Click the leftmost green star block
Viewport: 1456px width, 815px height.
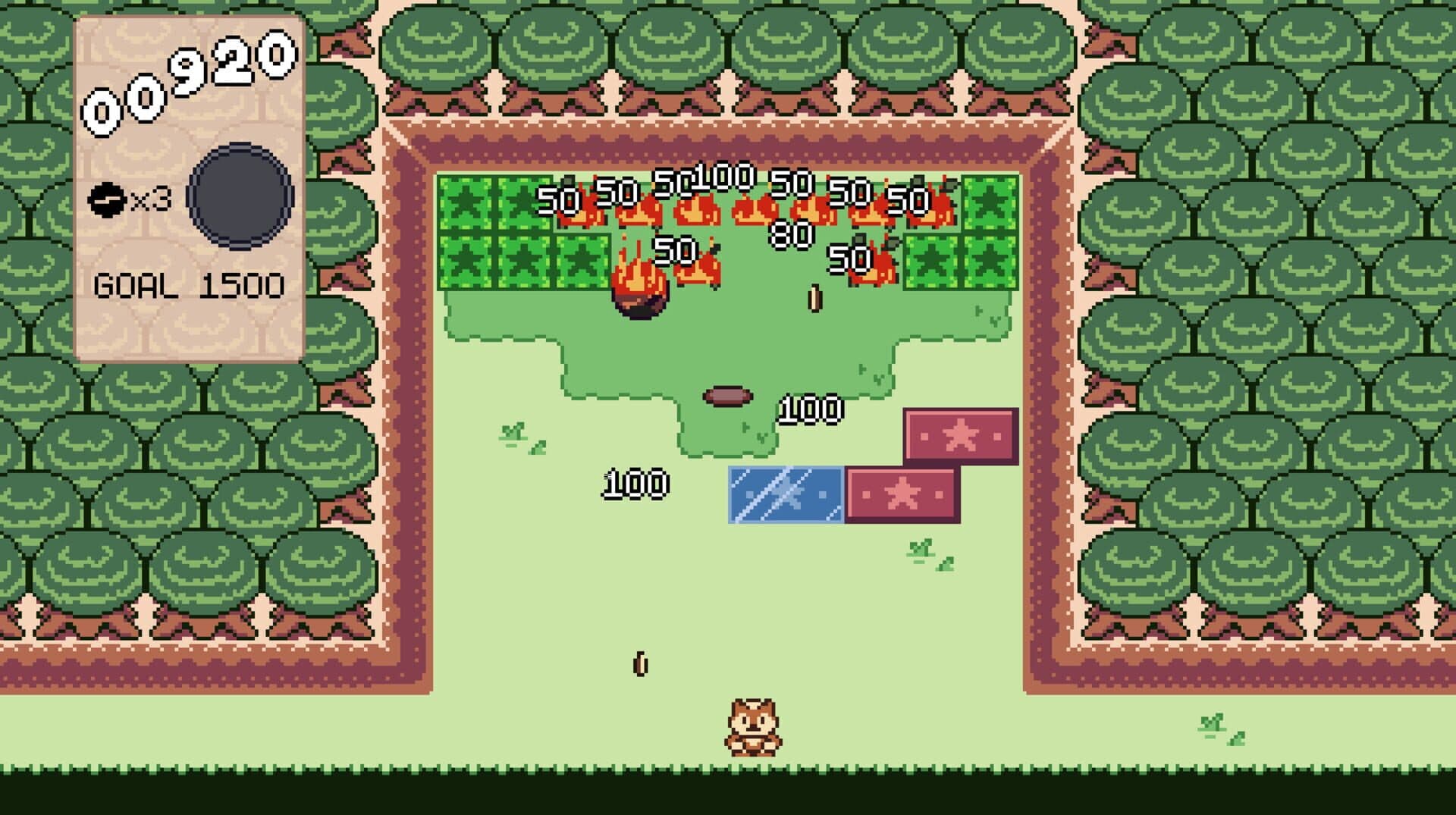point(466,205)
